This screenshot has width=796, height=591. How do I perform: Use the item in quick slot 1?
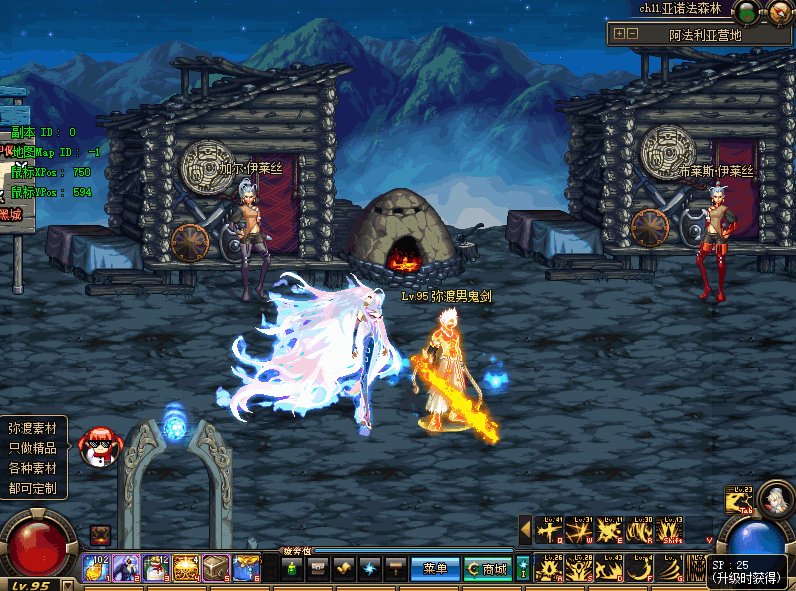[96, 568]
